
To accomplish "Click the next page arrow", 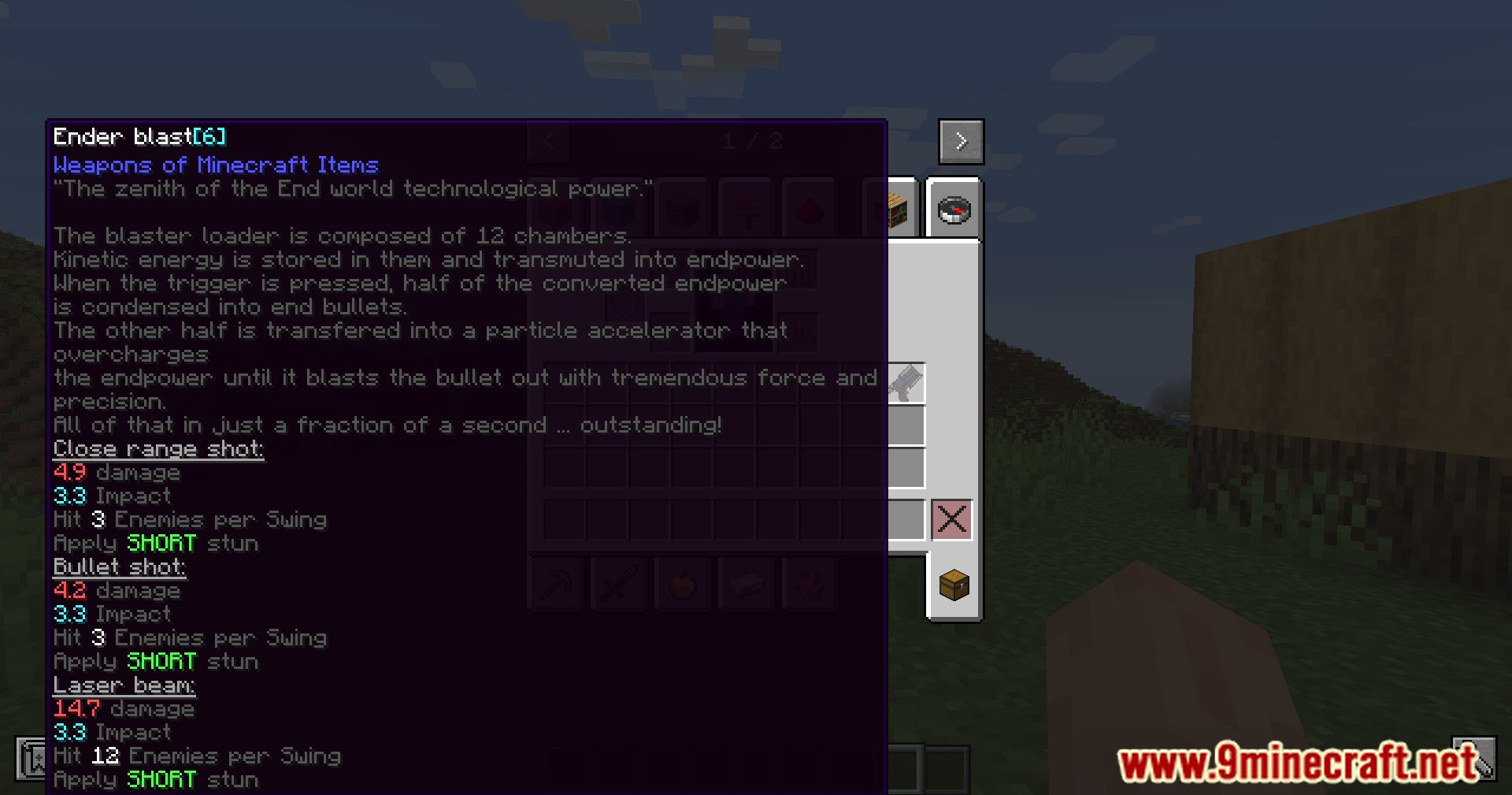I will coord(961,141).
